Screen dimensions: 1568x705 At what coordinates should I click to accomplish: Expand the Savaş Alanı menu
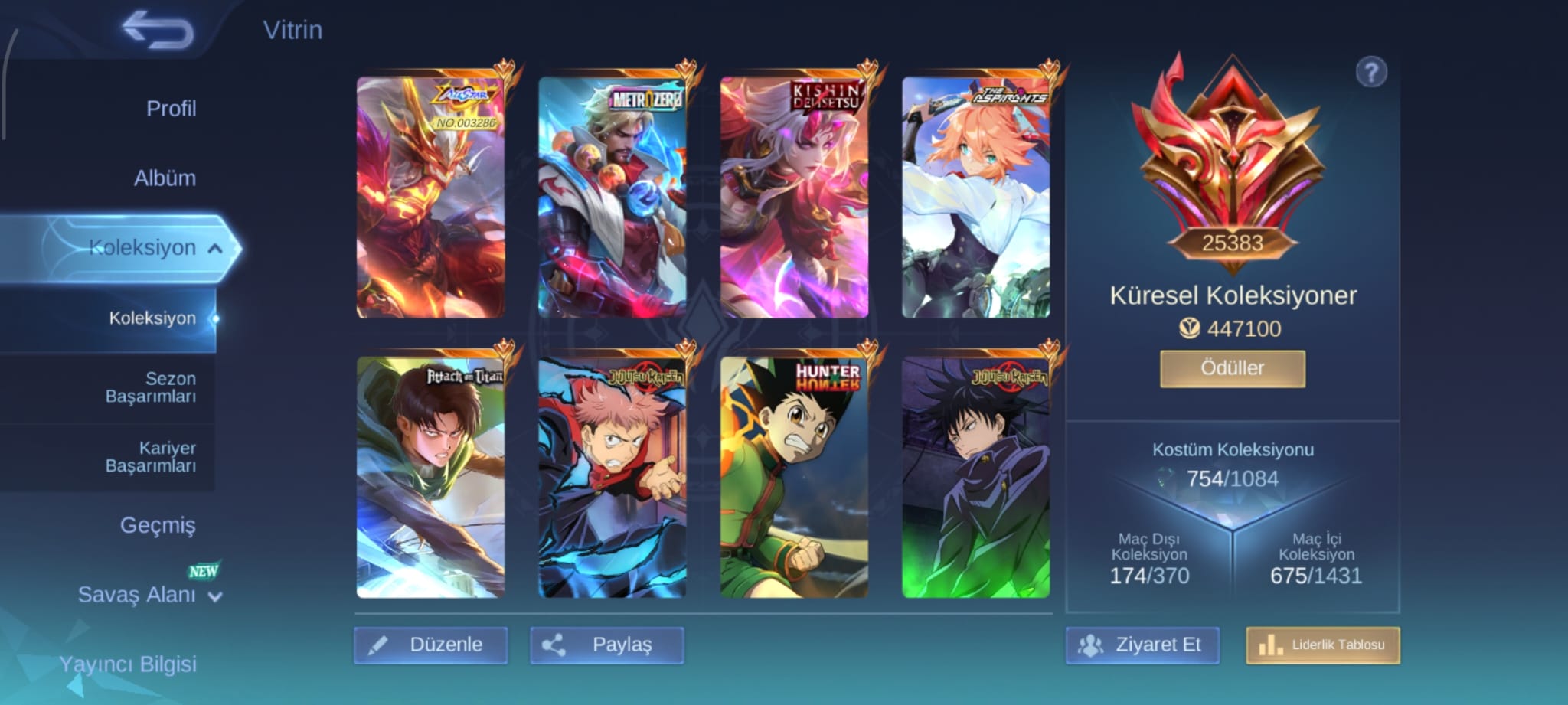[149, 595]
